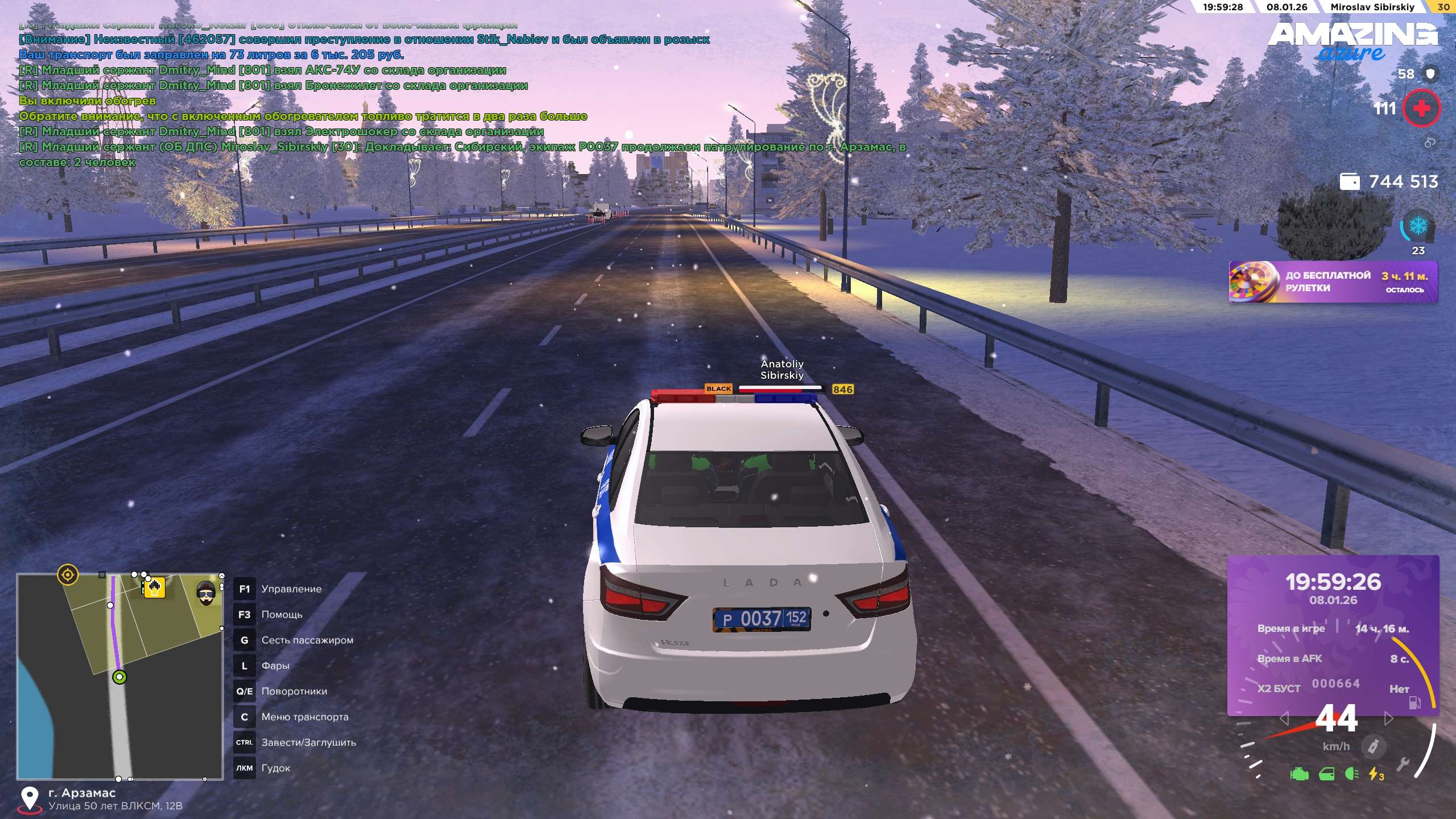Click the armor shield icon

(x=1431, y=73)
